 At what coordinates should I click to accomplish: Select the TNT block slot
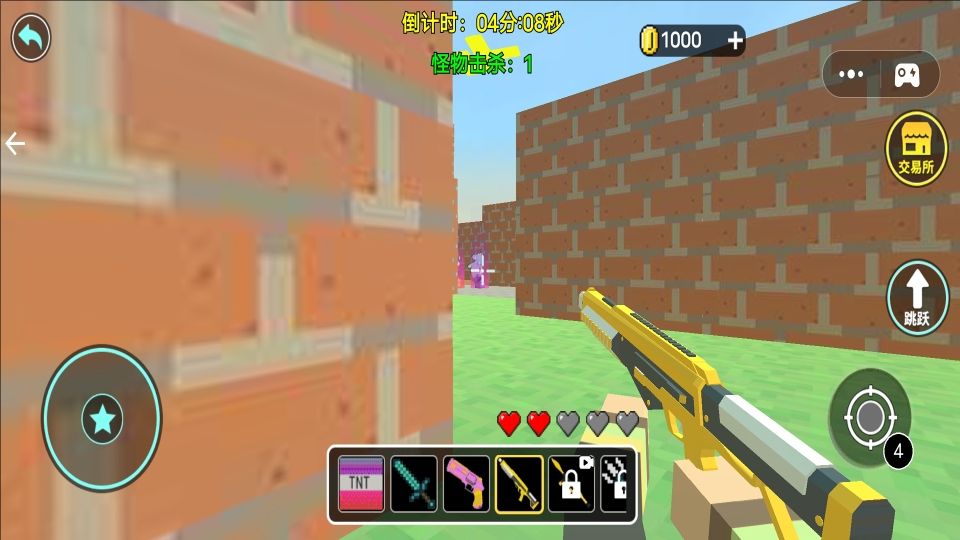(x=361, y=484)
